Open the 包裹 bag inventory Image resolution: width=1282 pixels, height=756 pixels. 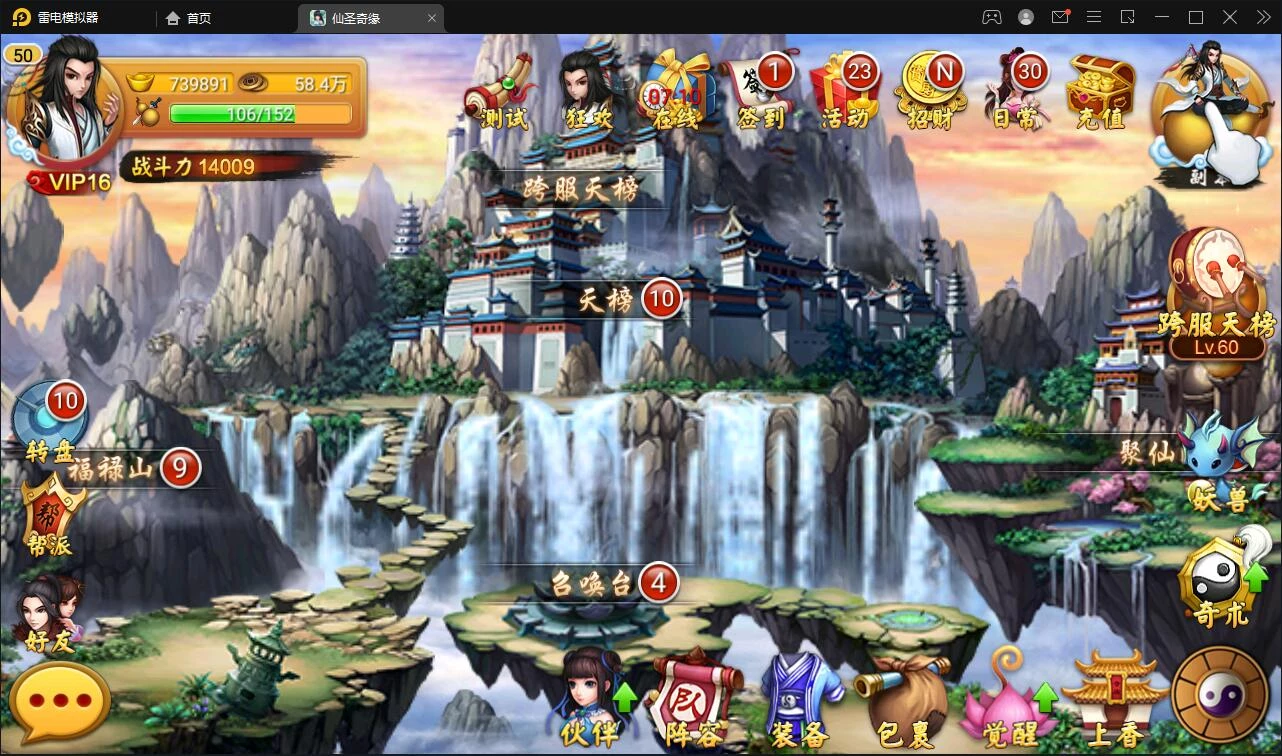(904, 698)
